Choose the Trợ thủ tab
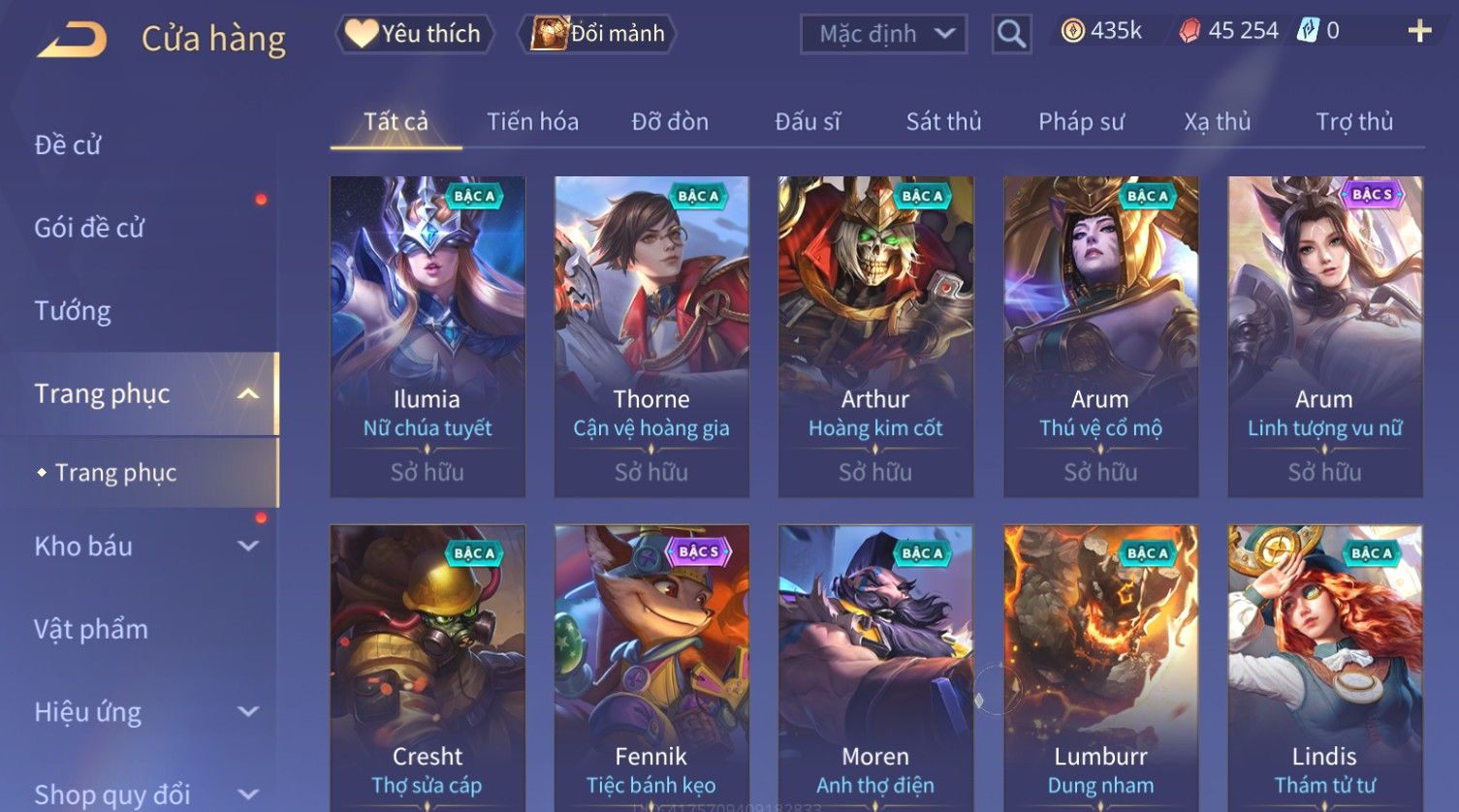1459x812 pixels. (1353, 122)
